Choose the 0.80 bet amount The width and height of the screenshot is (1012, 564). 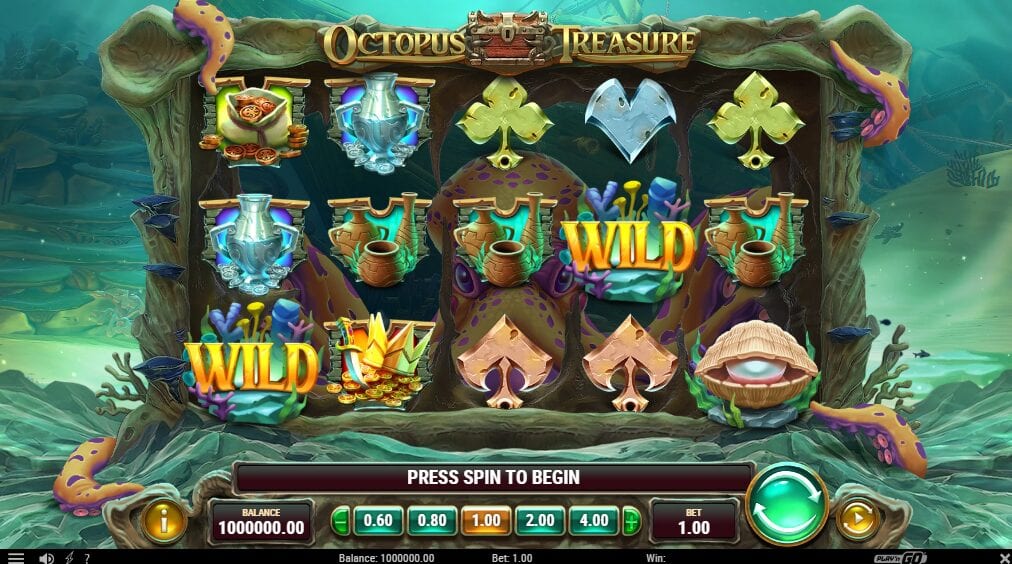(432, 520)
